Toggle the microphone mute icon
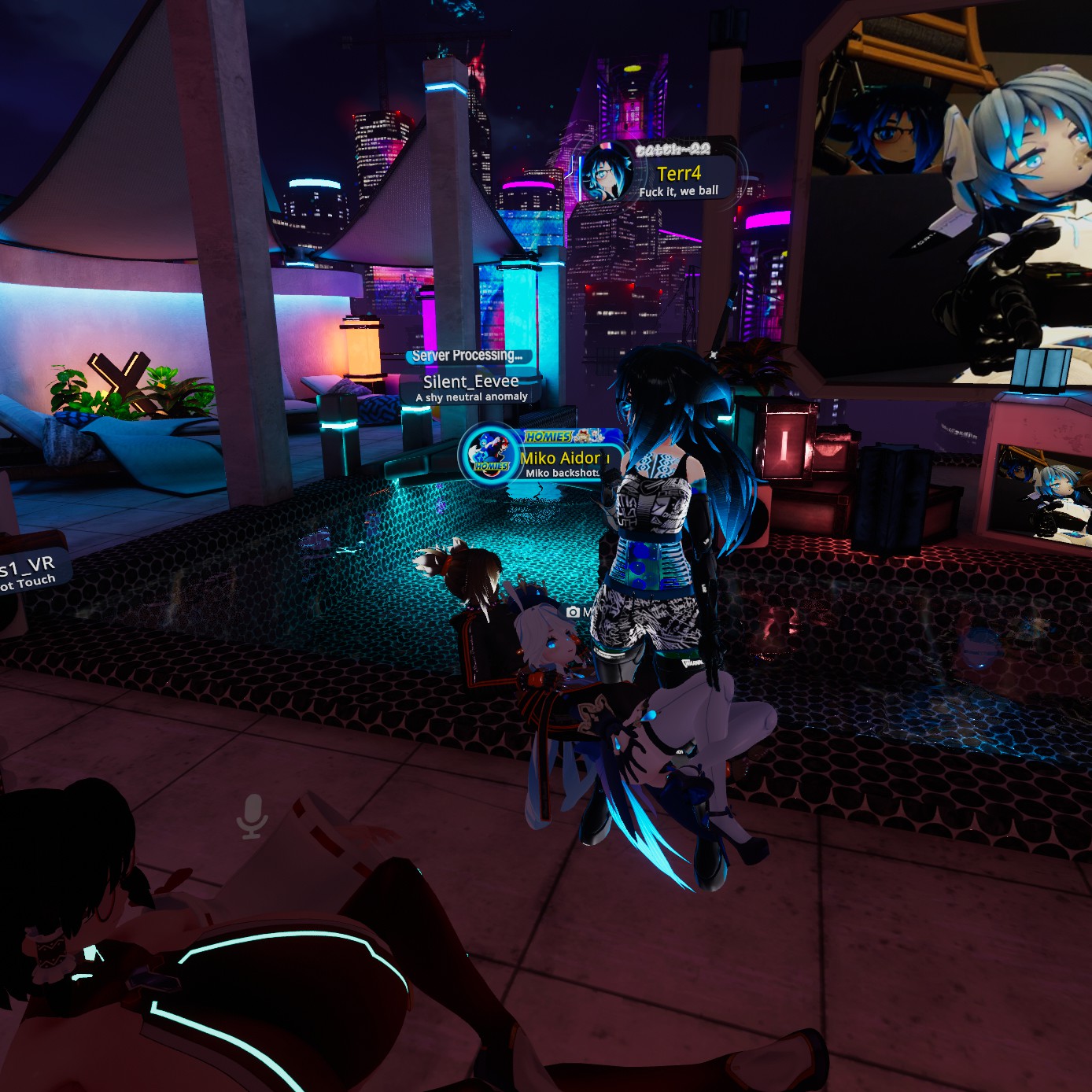Image resolution: width=1092 pixels, height=1092 pixels. 253,816
